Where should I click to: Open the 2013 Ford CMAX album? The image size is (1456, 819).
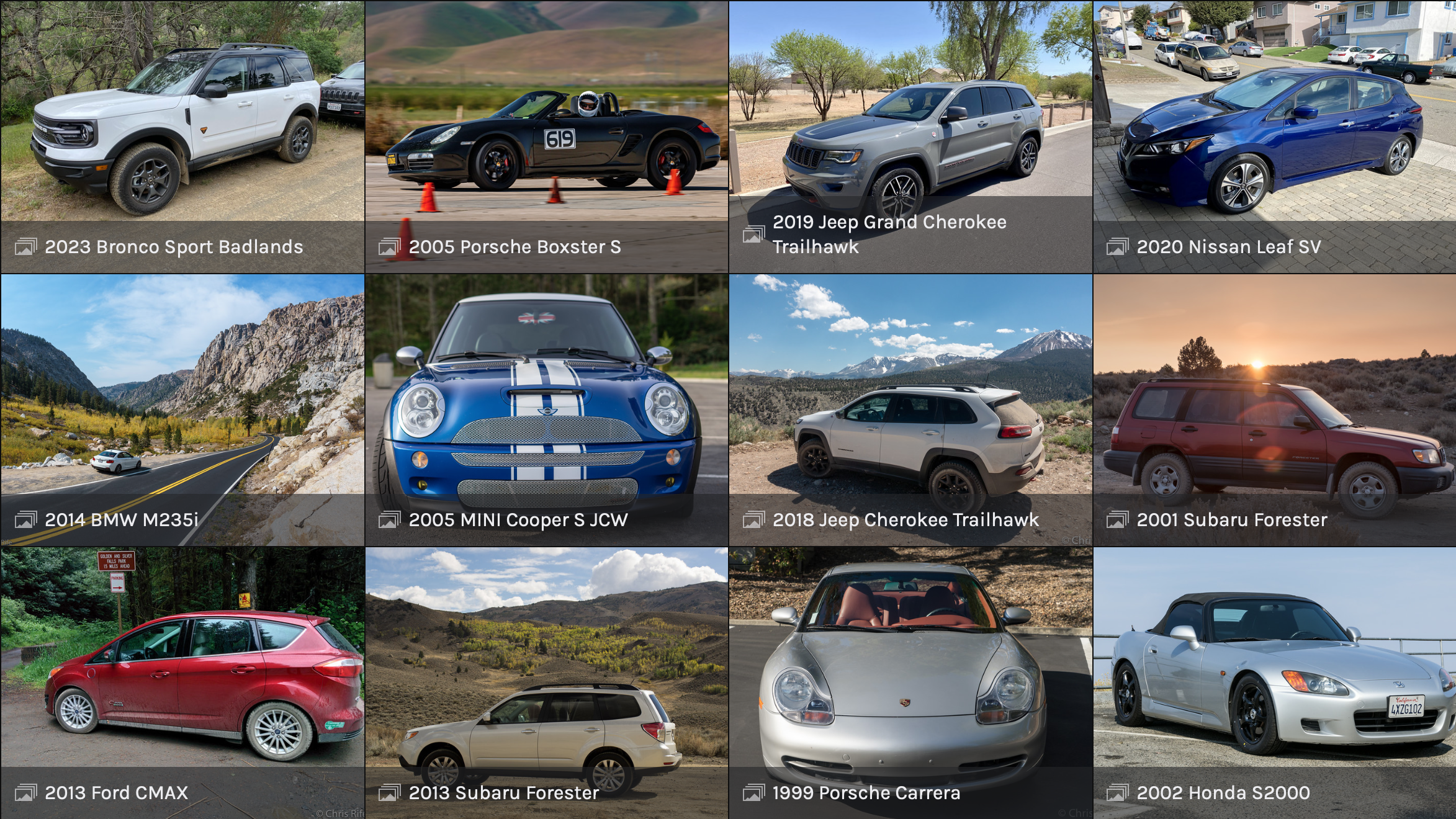click(182, 682)
